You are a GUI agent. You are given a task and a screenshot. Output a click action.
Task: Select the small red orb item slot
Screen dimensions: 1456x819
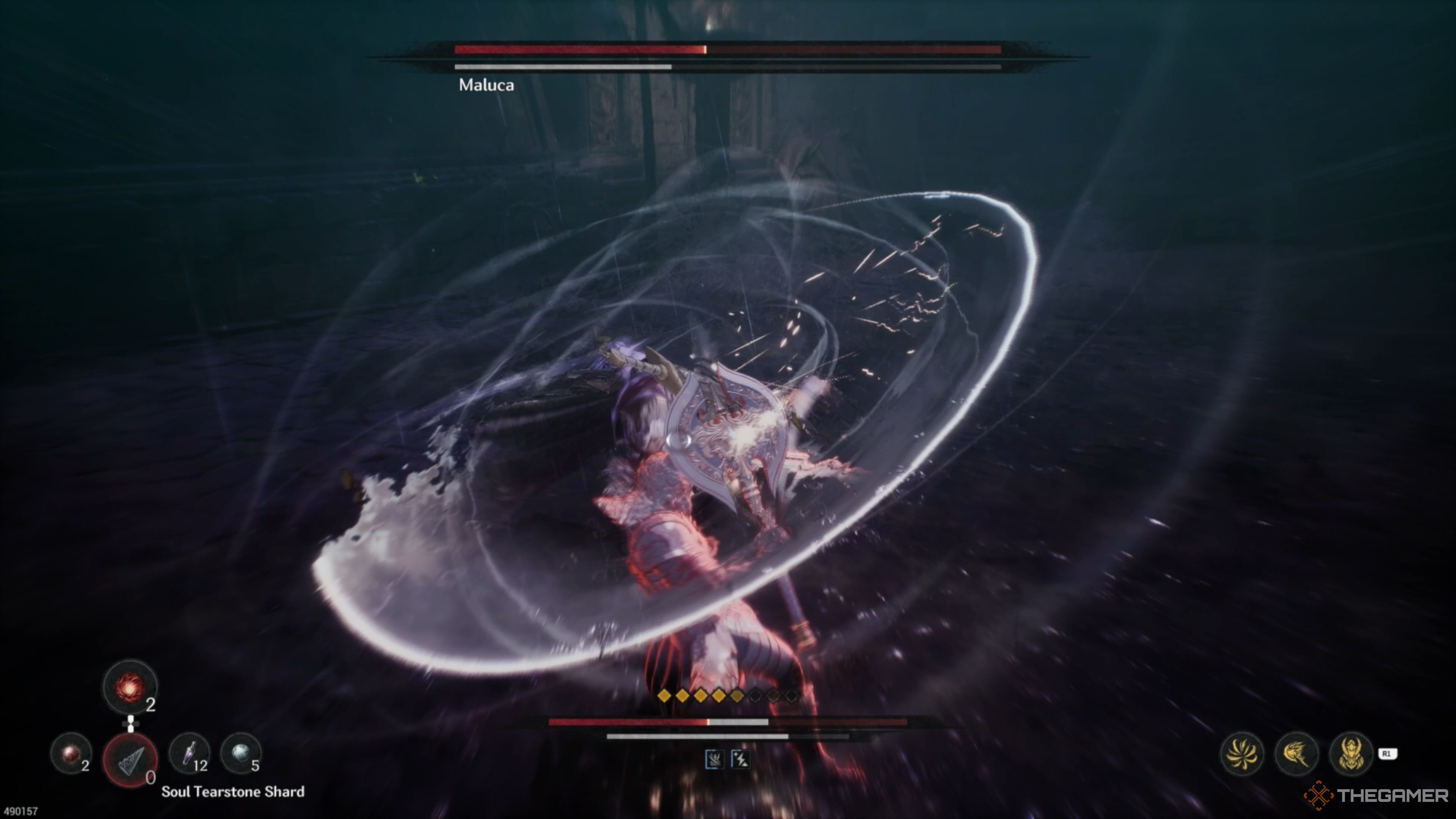(x=71, y=753)
